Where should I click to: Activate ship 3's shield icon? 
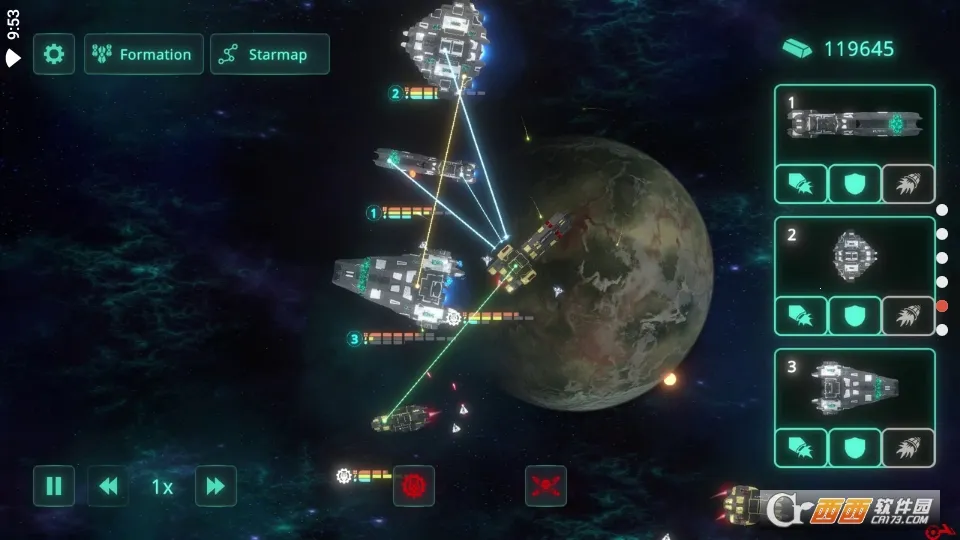854,447
